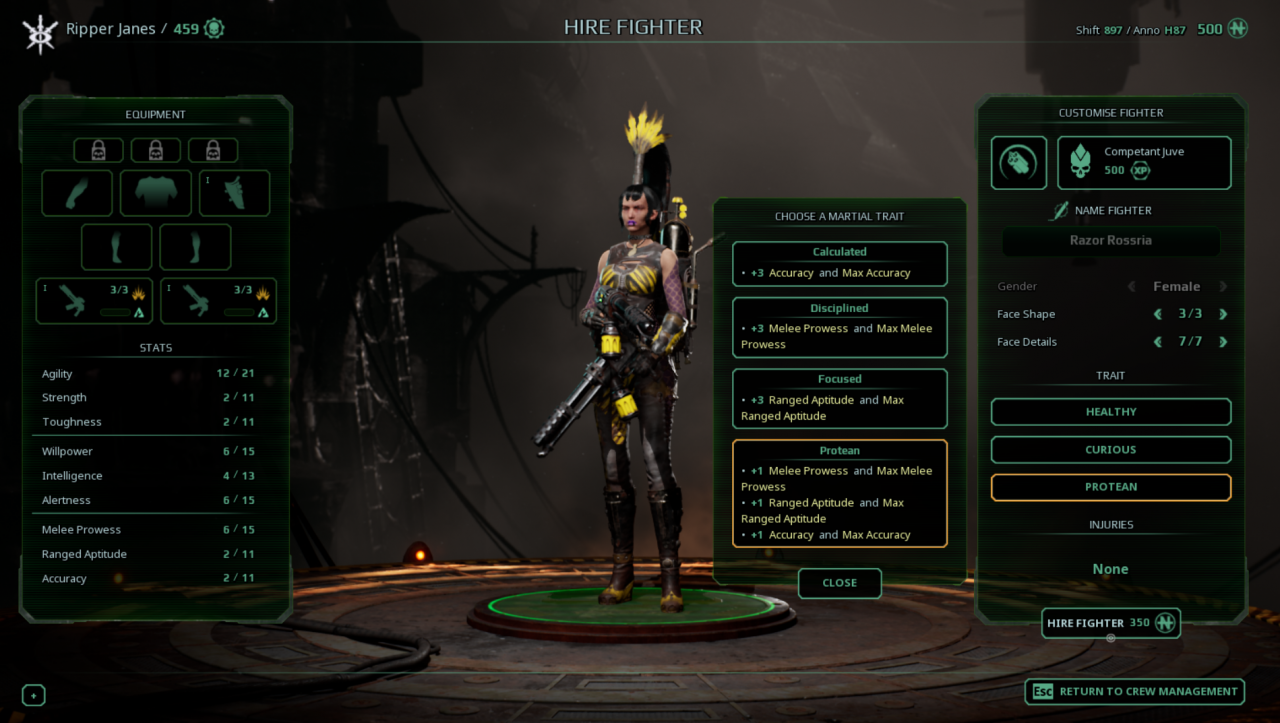Hire the fighter for 350 credits
1280x723 pixels.
1110,623
